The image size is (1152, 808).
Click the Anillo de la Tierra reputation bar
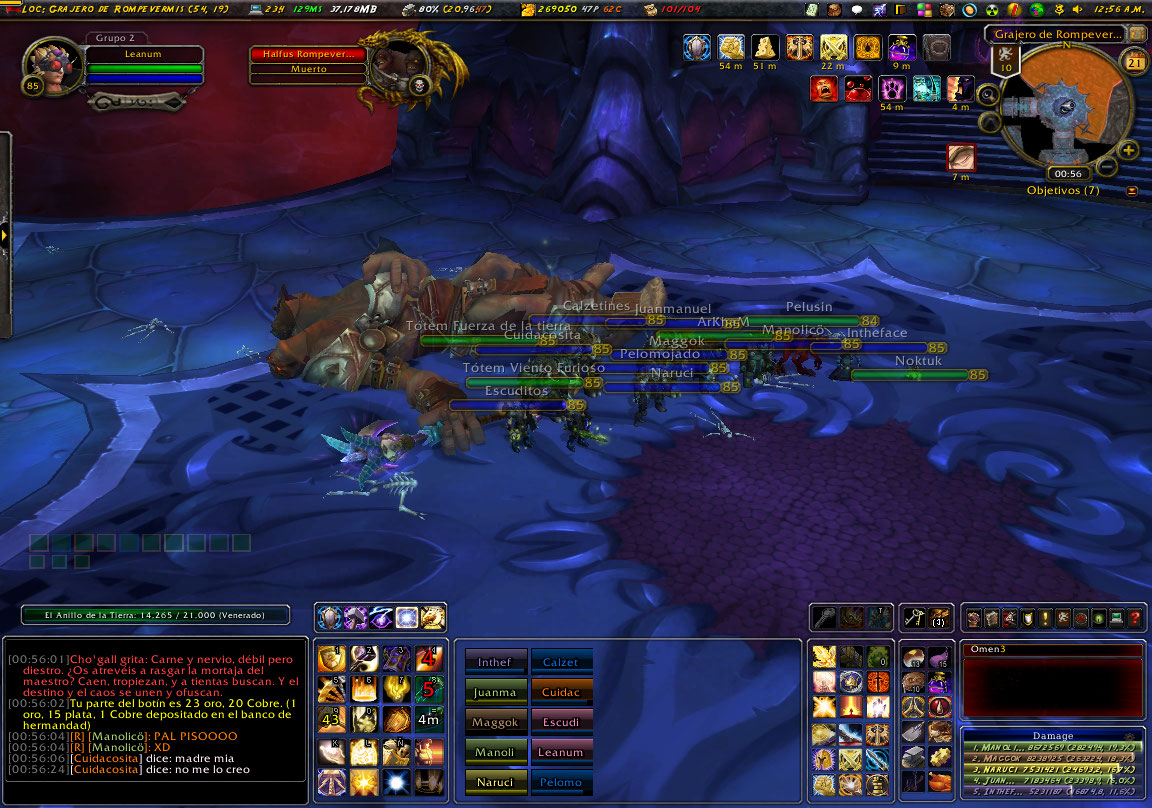(155, 616)
